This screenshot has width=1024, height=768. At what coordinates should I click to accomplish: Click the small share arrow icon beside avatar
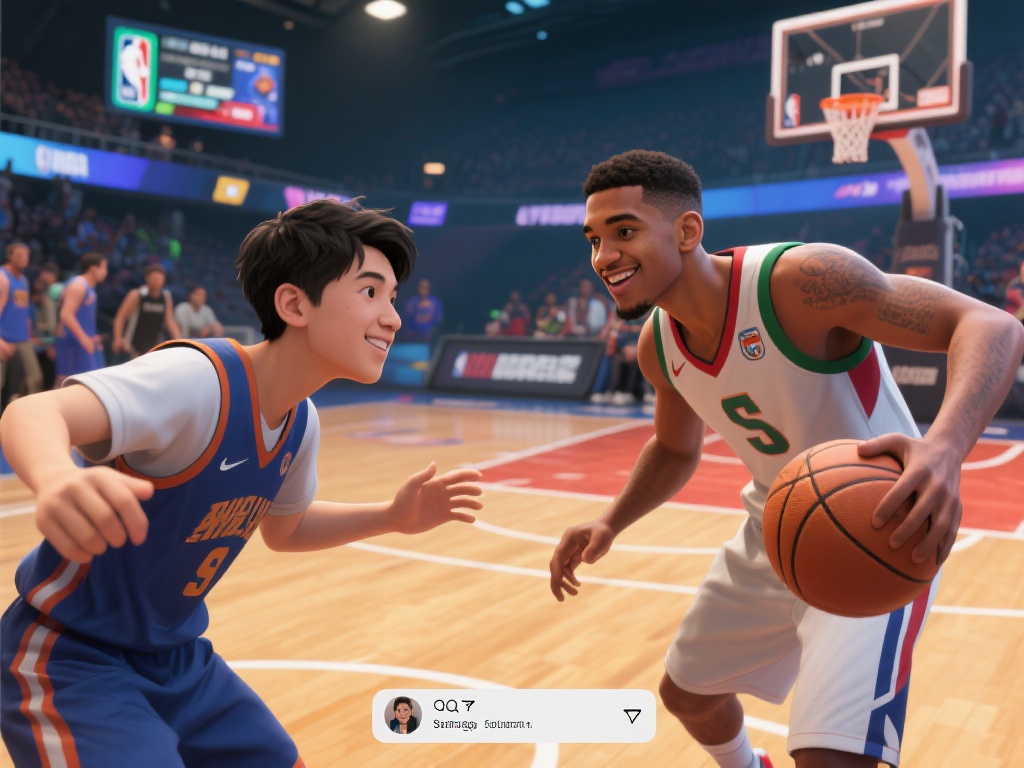click(468, 705)
